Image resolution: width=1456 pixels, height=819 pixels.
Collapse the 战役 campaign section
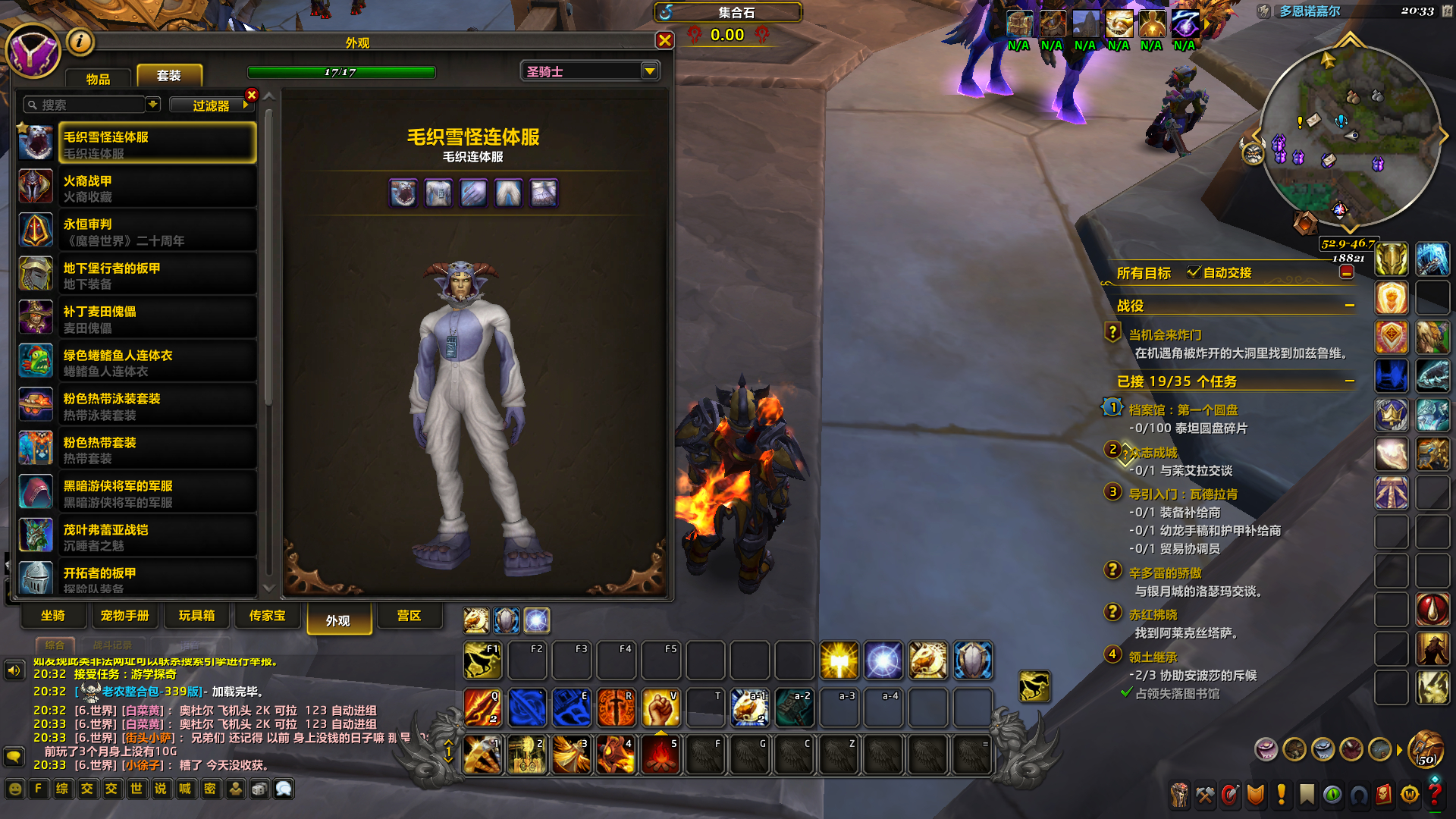click(x=1350, y=306)
